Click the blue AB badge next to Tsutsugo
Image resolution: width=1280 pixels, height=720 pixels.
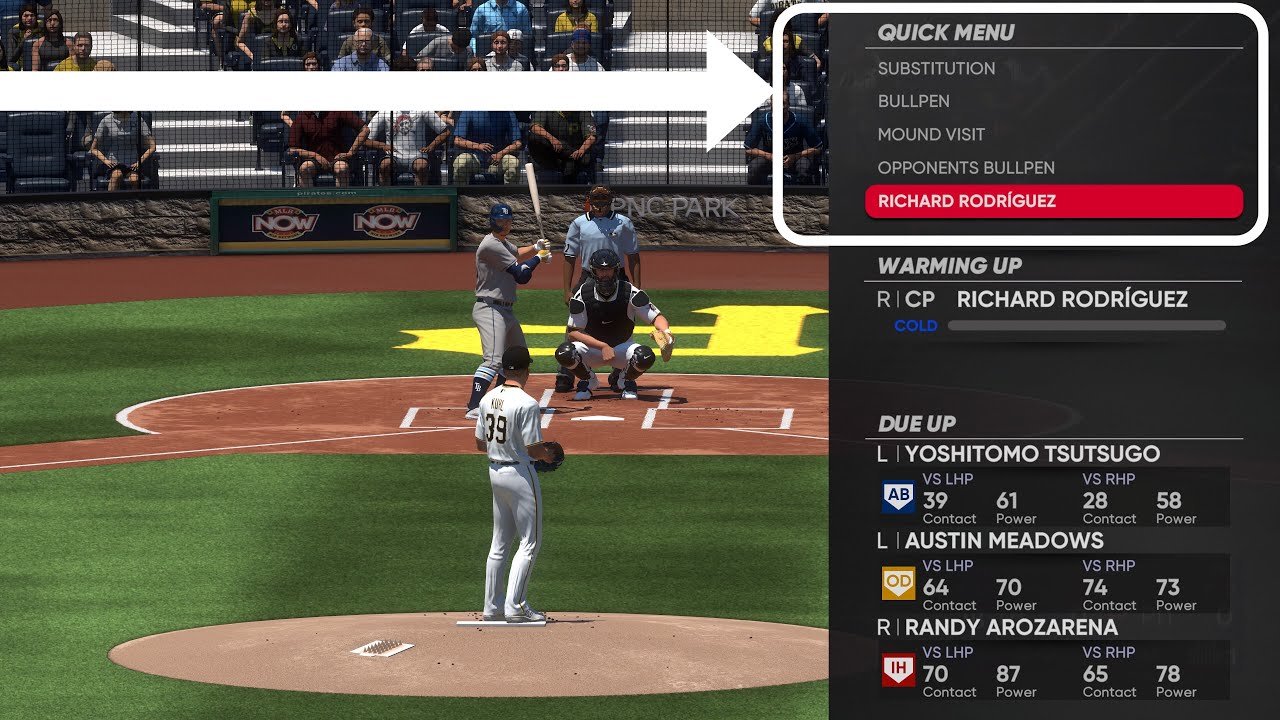[x=897, y=498]
